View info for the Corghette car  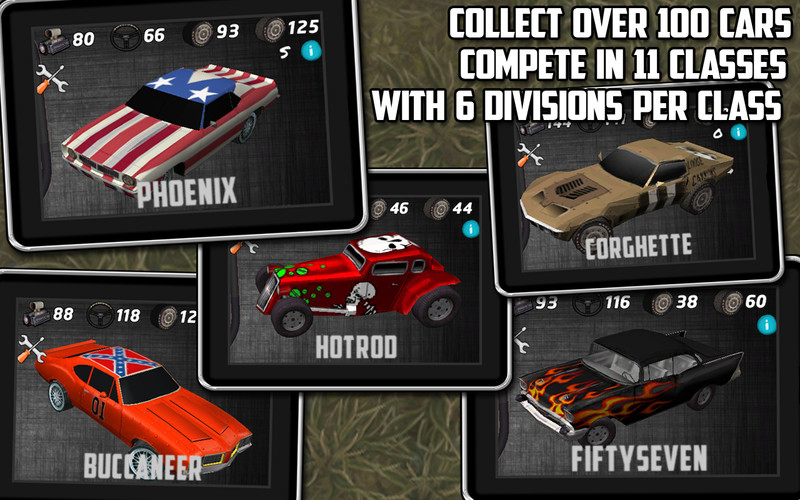tap(738, 131)
